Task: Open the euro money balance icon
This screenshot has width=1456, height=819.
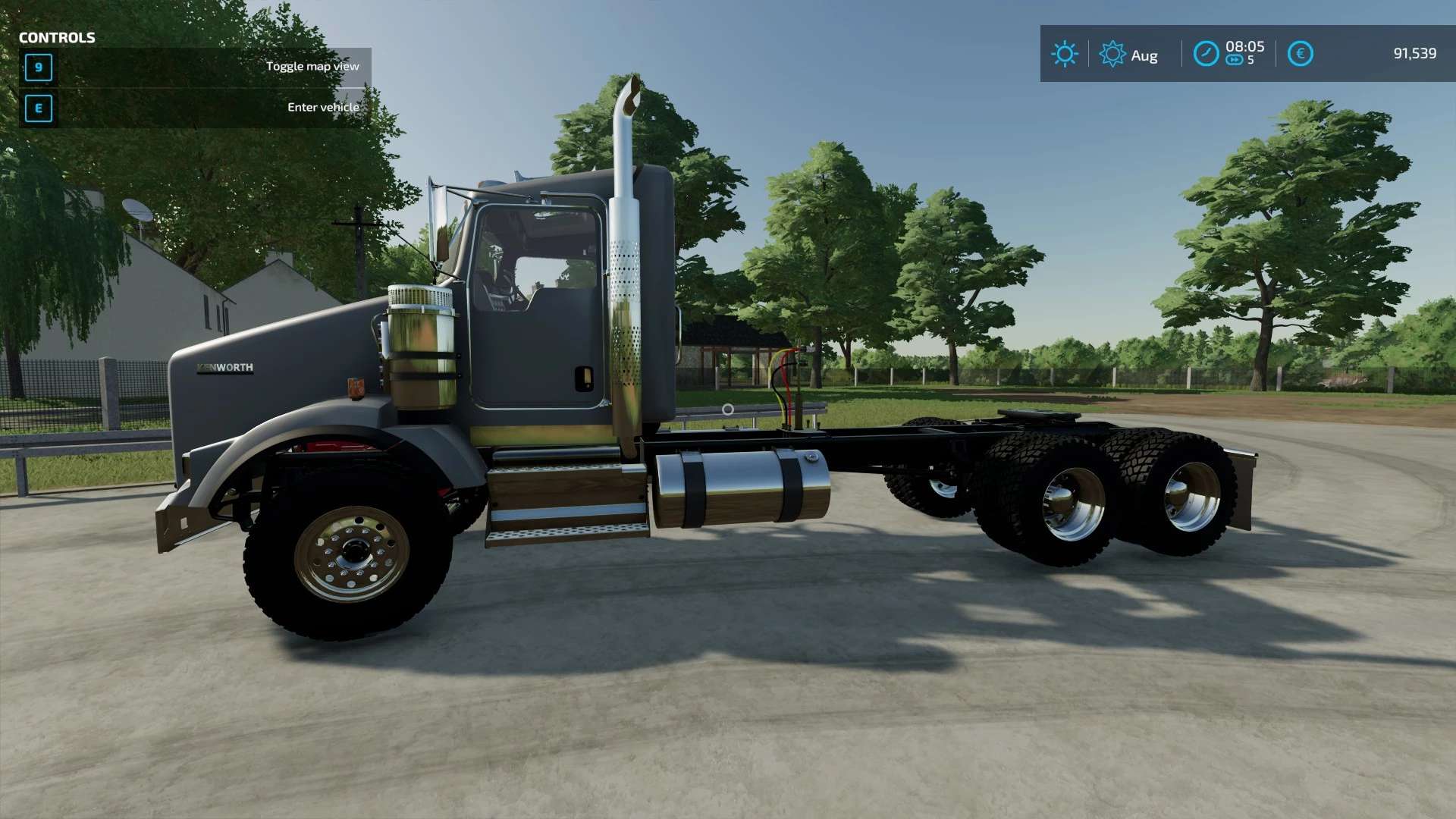Action: pos(1300,54)
